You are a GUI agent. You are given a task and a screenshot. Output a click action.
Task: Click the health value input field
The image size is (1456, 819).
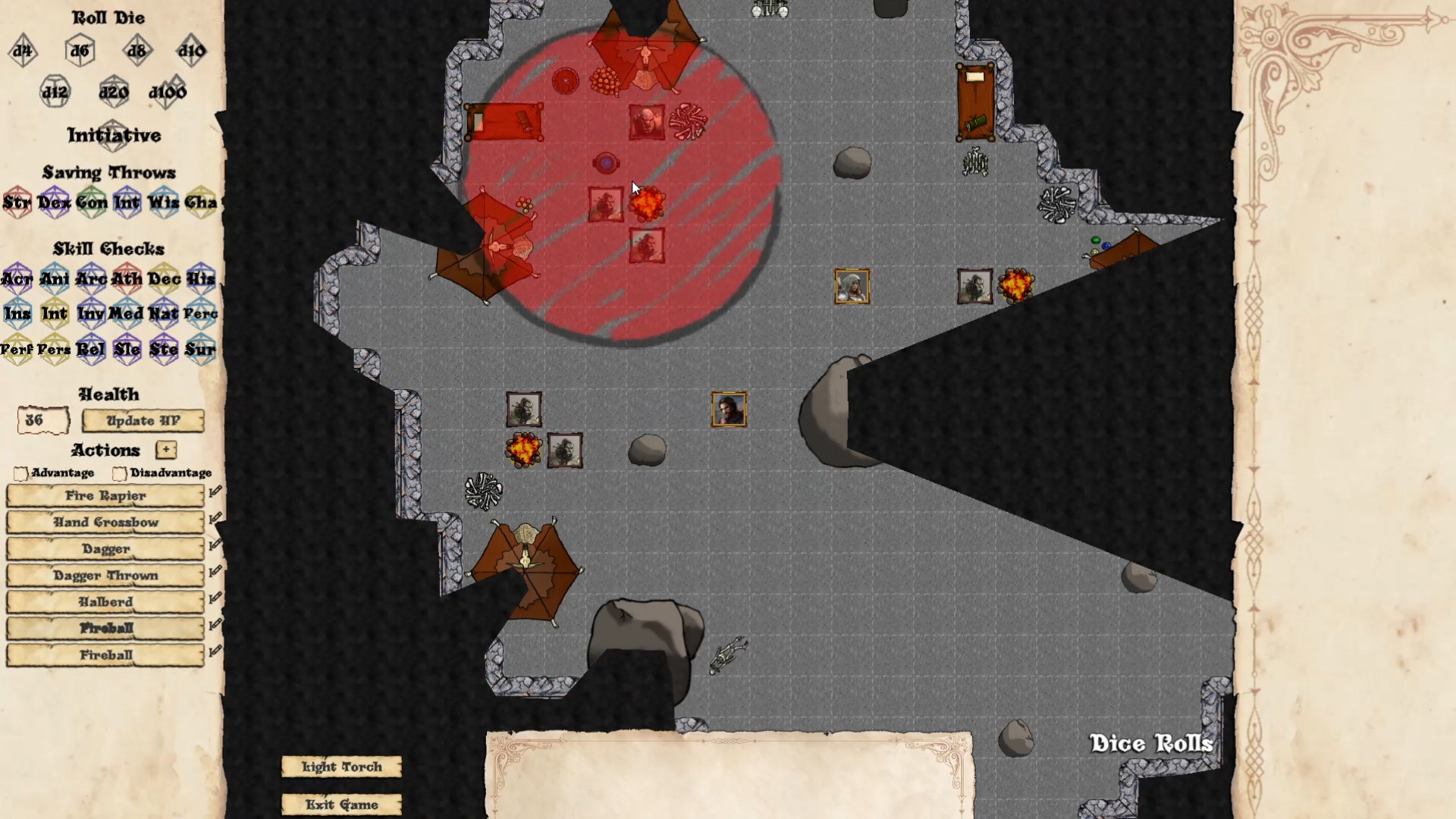point(42,419)
